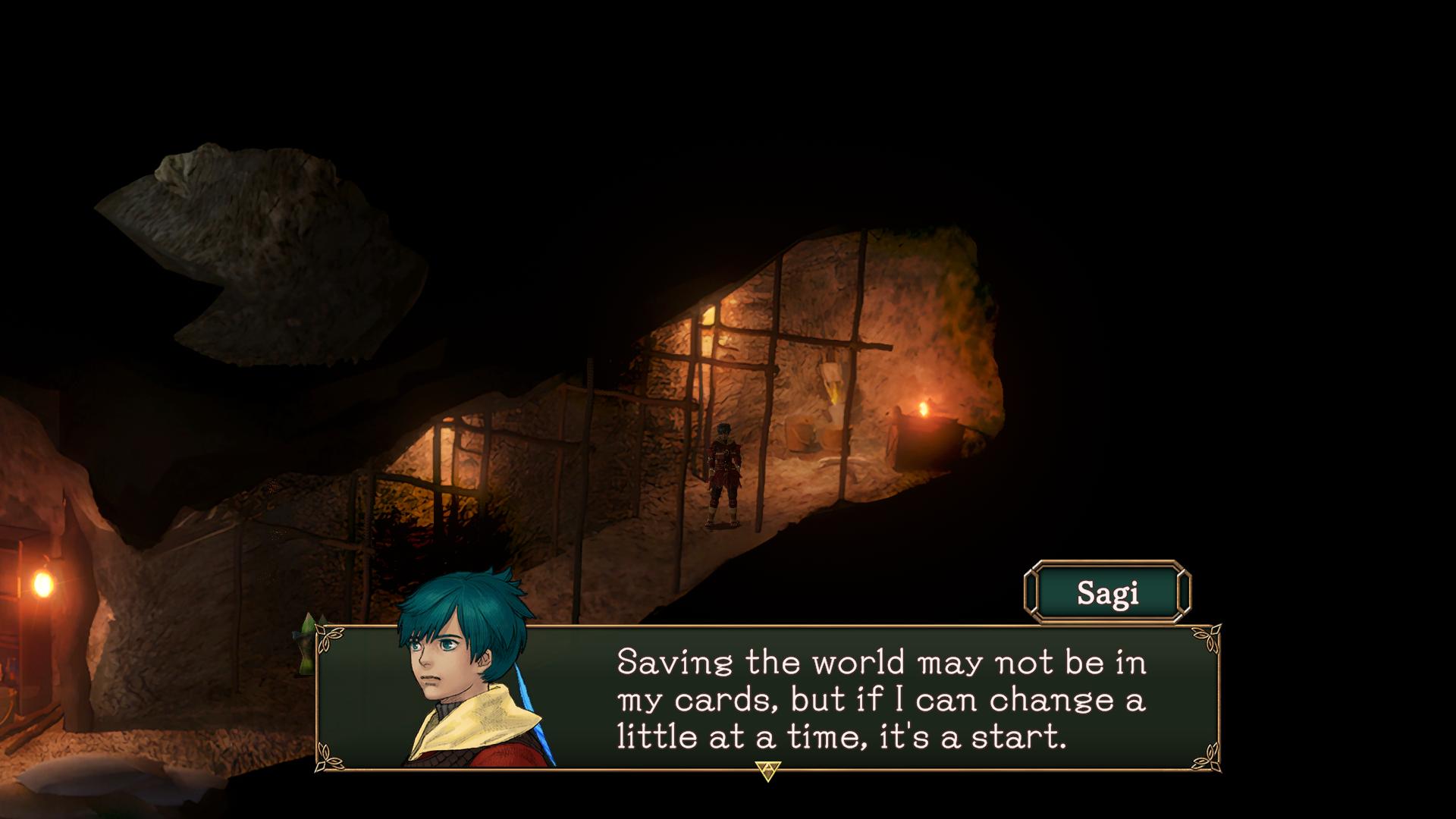This screenshot has height=819, width=1456.
Task: Click Sagi's dialogue text box to continue
Action: coord(880,699)
